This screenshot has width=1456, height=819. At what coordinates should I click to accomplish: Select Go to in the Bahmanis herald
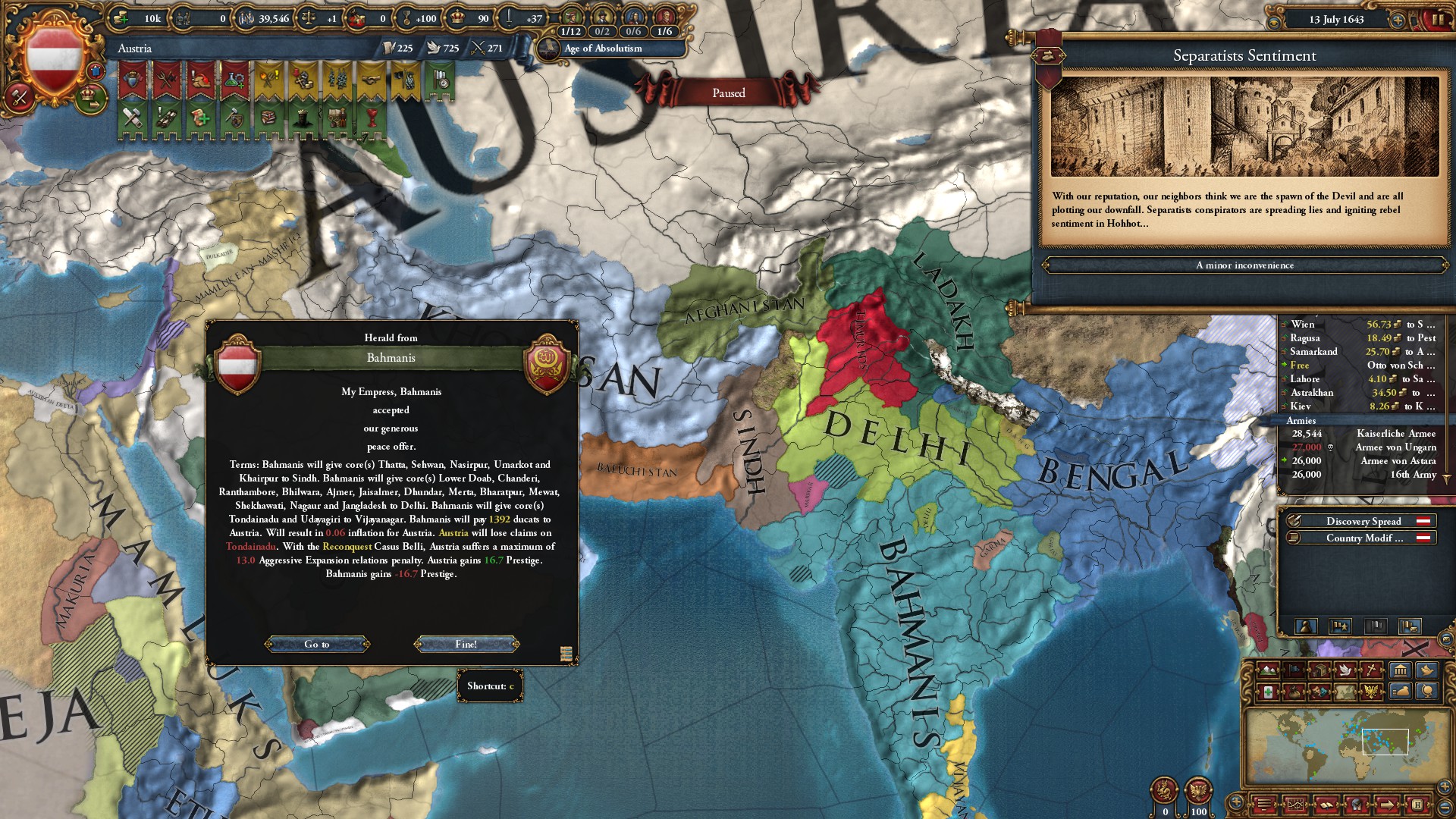pos(317,644)
